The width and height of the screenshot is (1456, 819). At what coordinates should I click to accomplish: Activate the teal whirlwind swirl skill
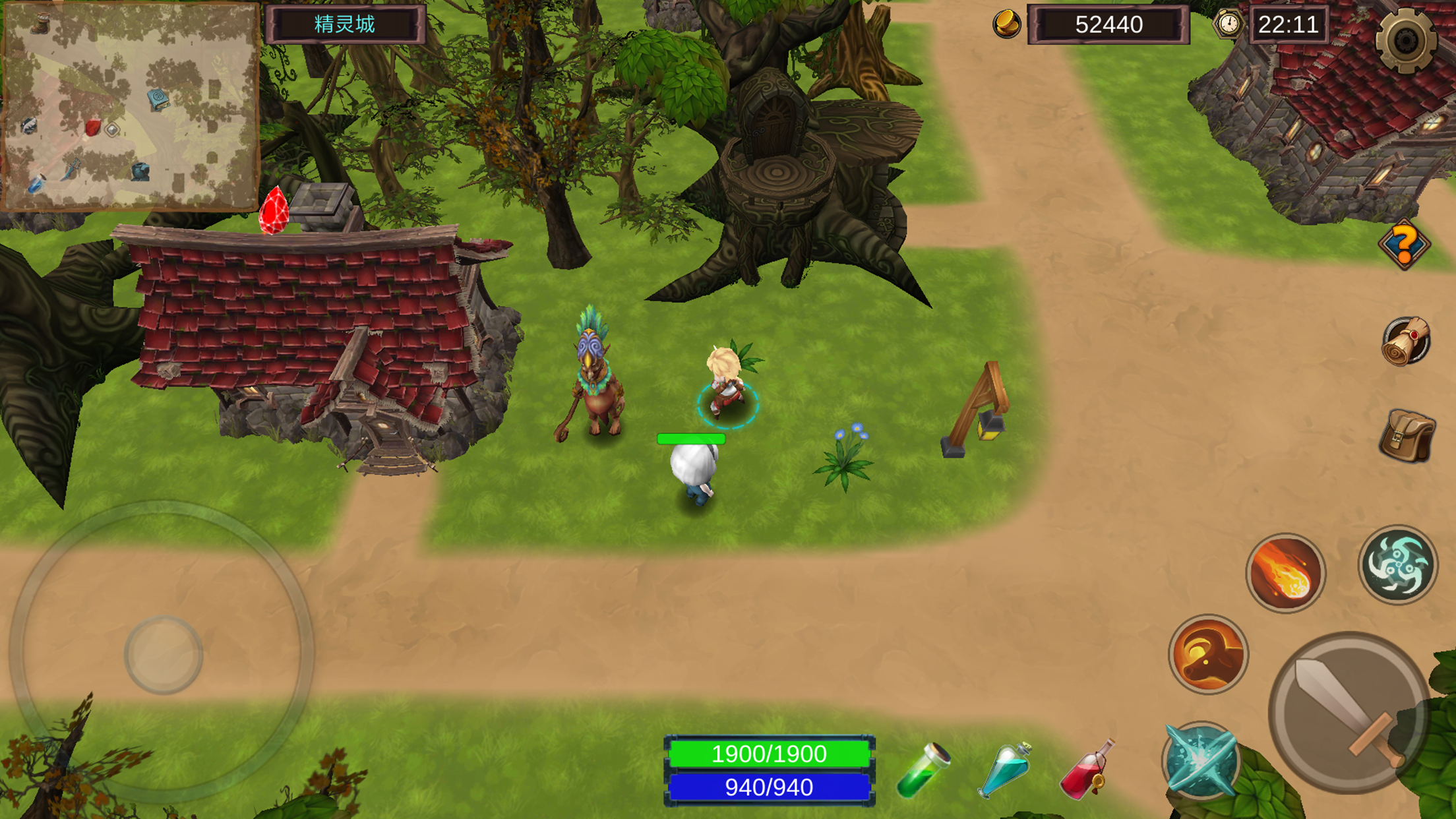click(1397, 564)
